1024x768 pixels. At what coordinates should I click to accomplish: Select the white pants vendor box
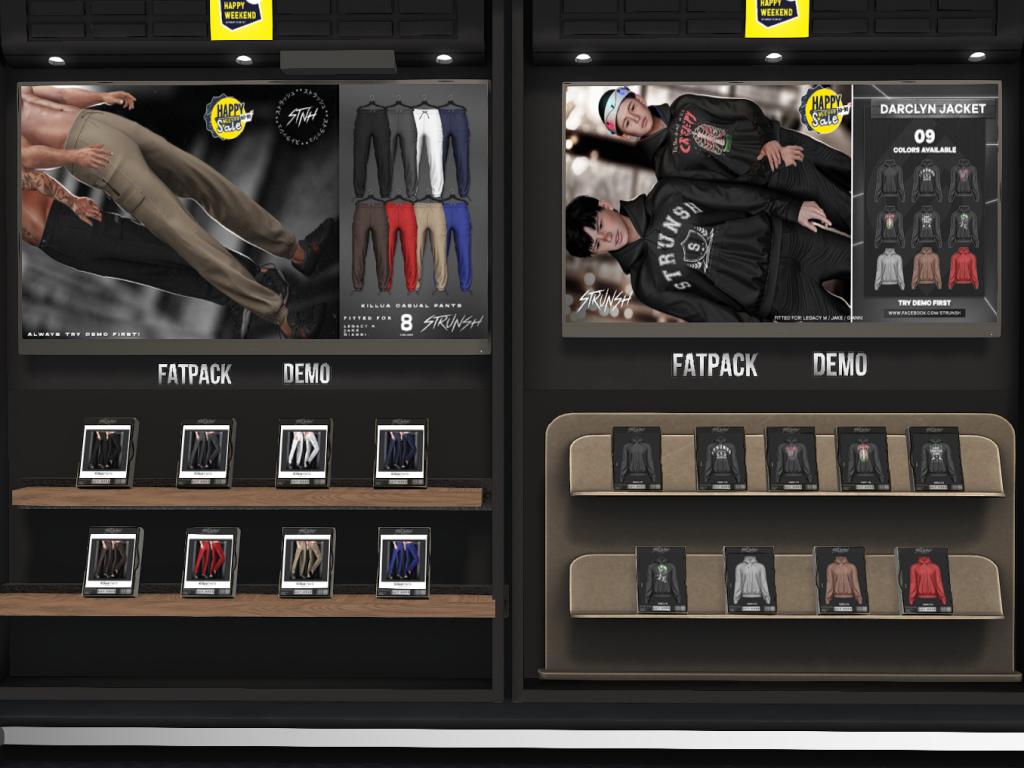304,452
